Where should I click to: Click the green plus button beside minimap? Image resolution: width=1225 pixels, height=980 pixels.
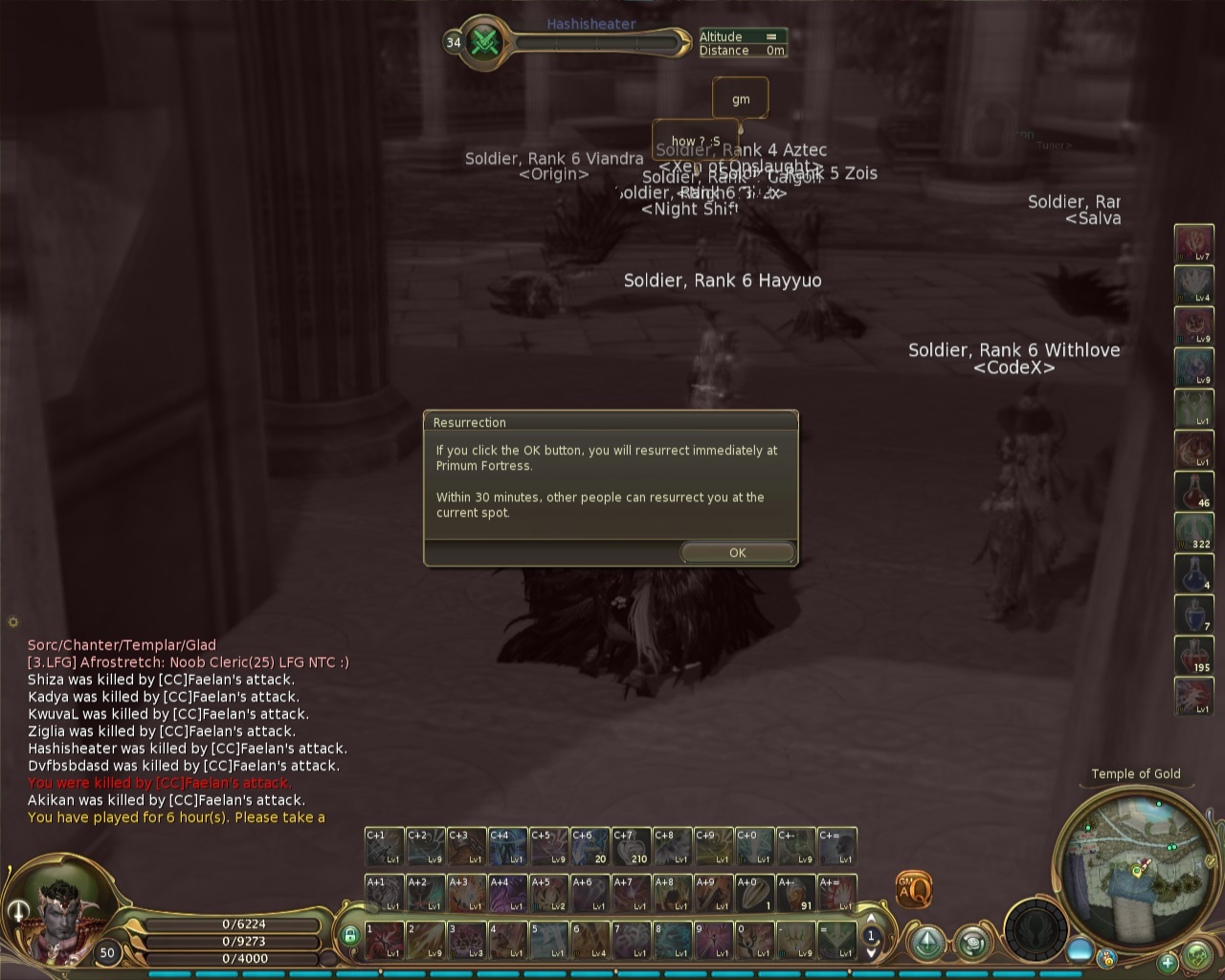[1167, 962]
